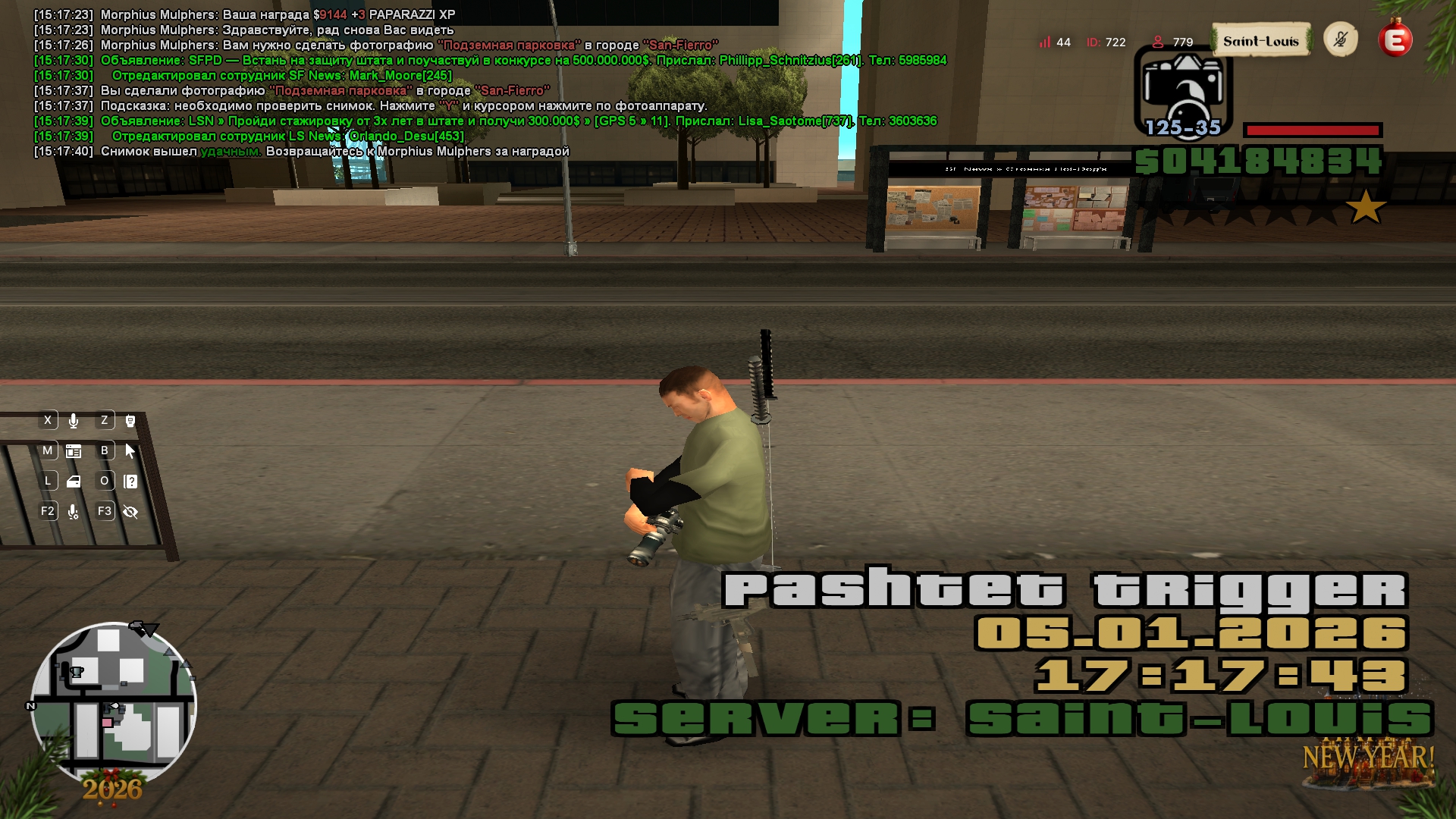Click the circular minimap
This screenshot has height=819, width=1456.
pos(114,704)
